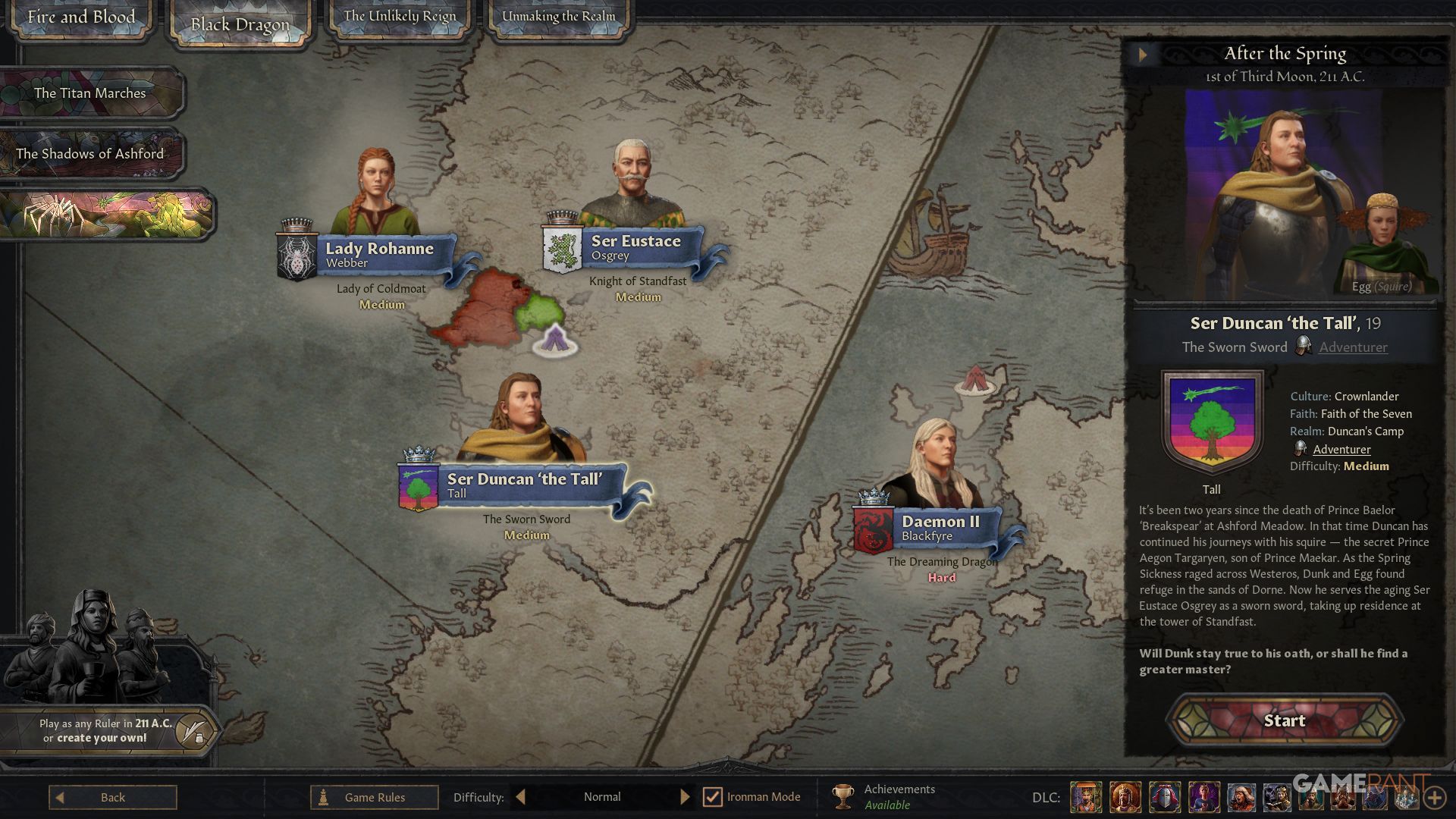This screenshot has height=819, width=1456.
Task: Open the Fire and Blood bookmark tab
Action: pyautogui.click(x=81, y=17)
